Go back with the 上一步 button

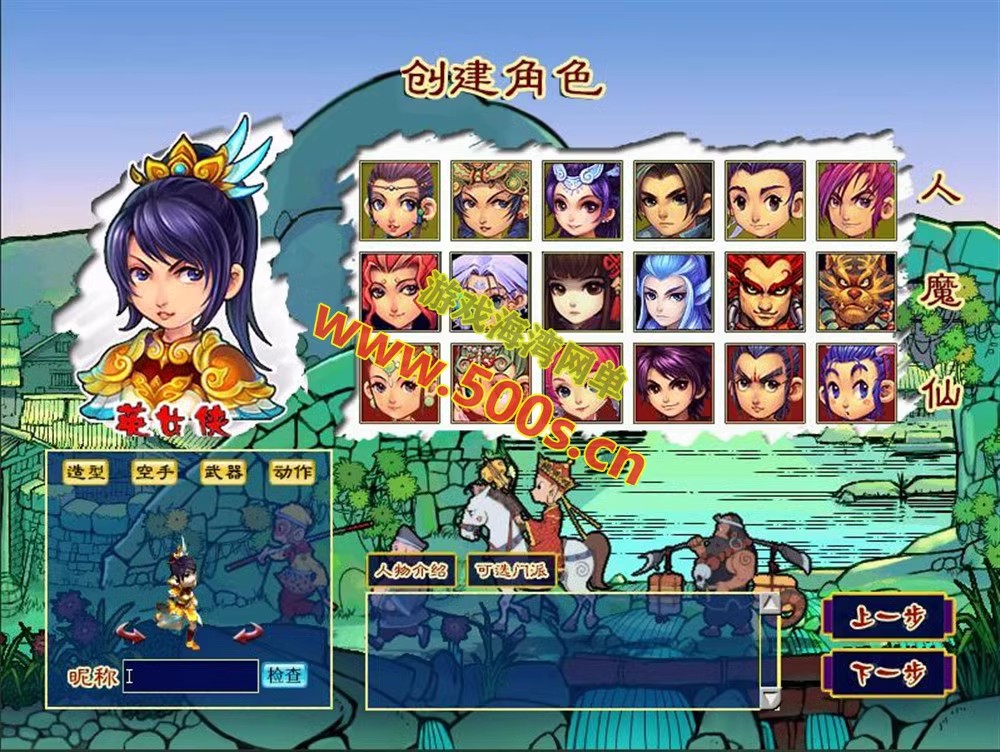coord(887,617)
